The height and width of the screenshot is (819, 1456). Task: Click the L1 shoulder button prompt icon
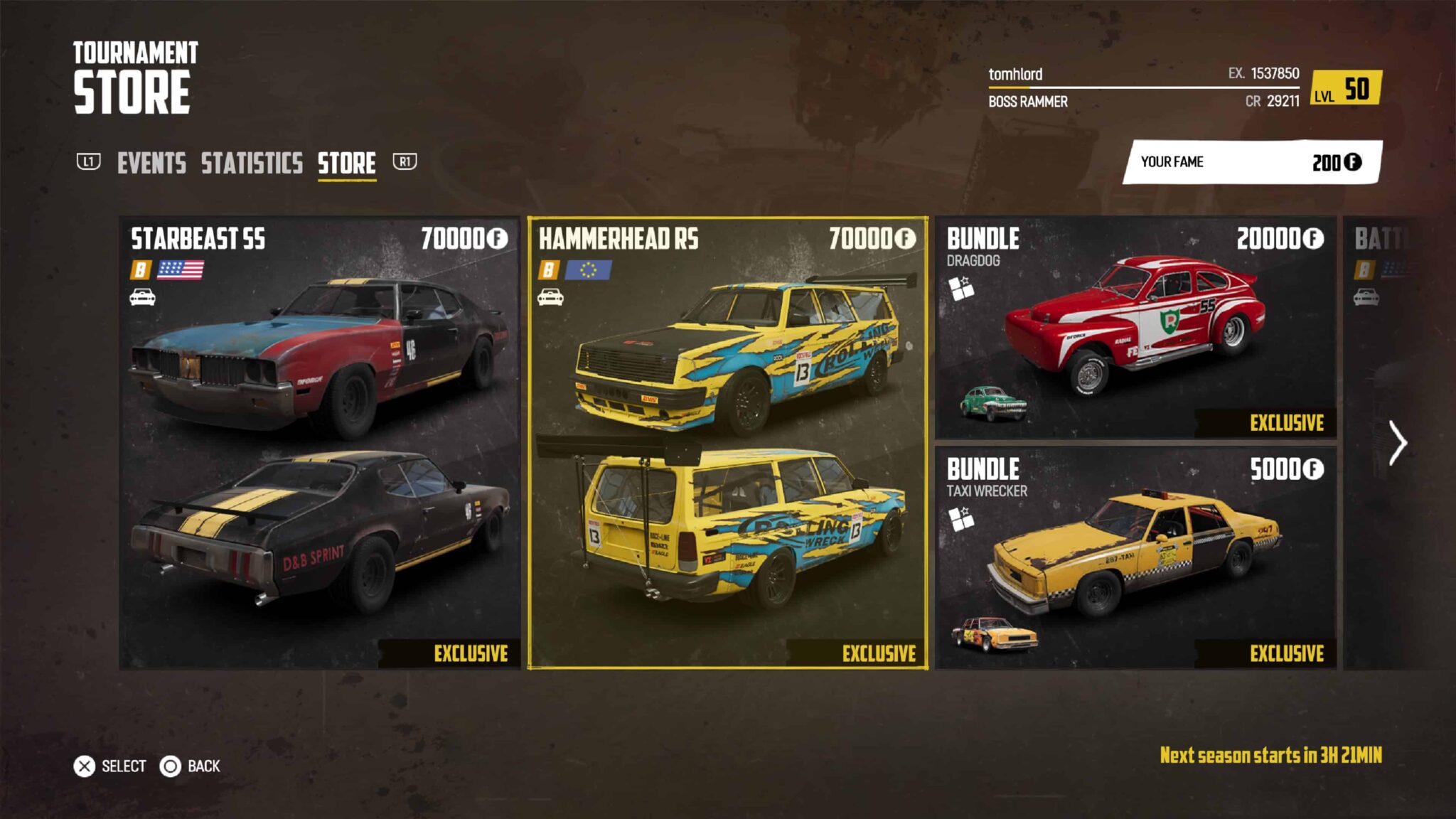click(89, 163)
